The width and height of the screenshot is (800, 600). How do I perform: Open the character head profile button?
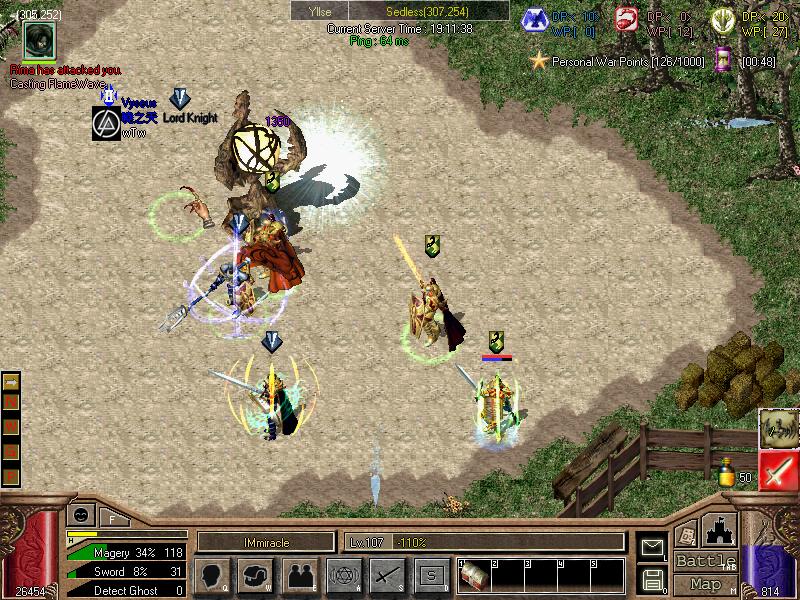tap(213, 575)
